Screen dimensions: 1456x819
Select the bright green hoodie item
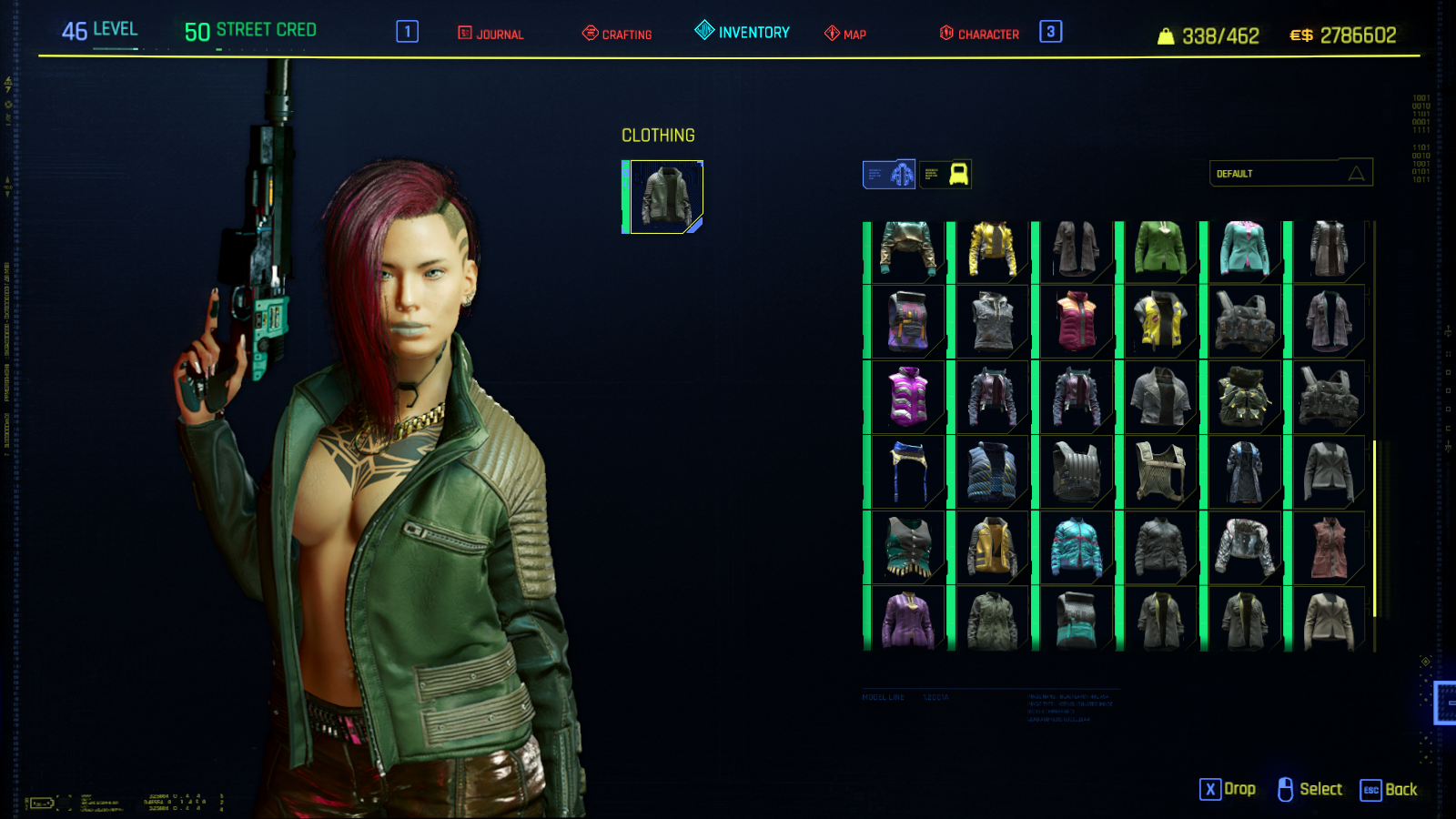tap(1160, 248)
